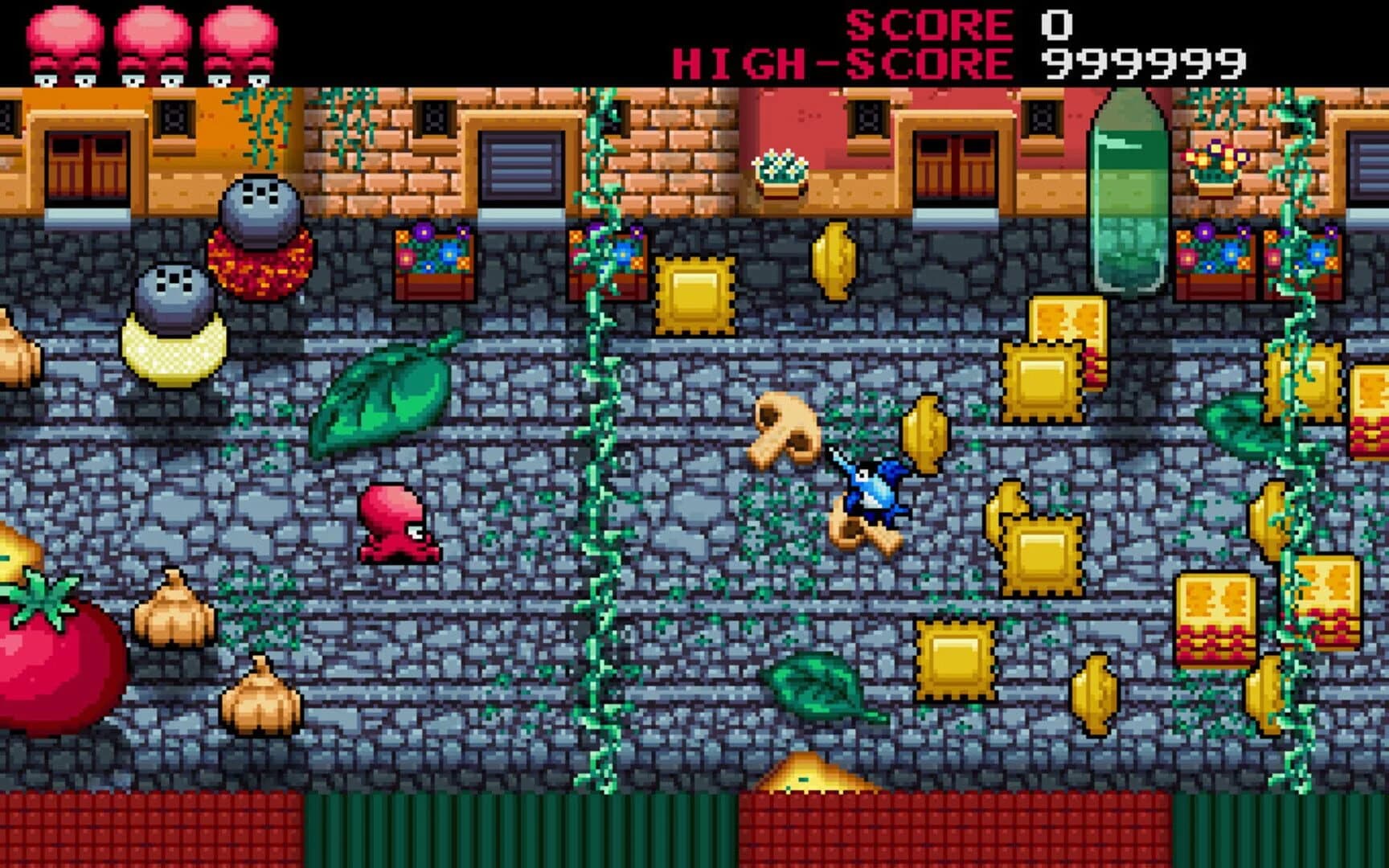This screenshot has height=868, width=1389.
Task: Expand the potted white flowers on the ledge
Action: [778, 169]
